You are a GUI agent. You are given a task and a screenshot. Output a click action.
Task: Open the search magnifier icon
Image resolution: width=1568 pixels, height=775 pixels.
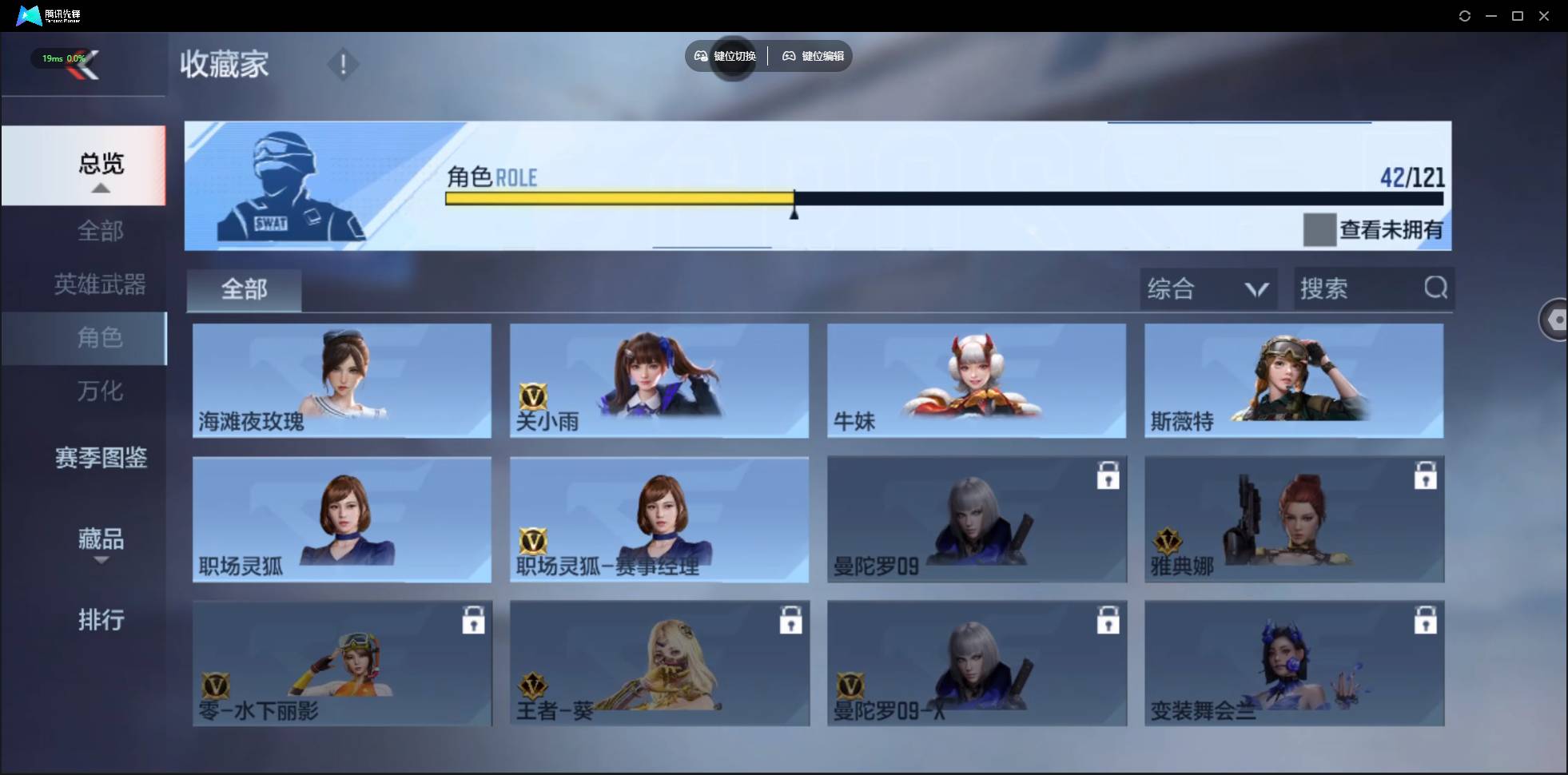coord(1436,288)
